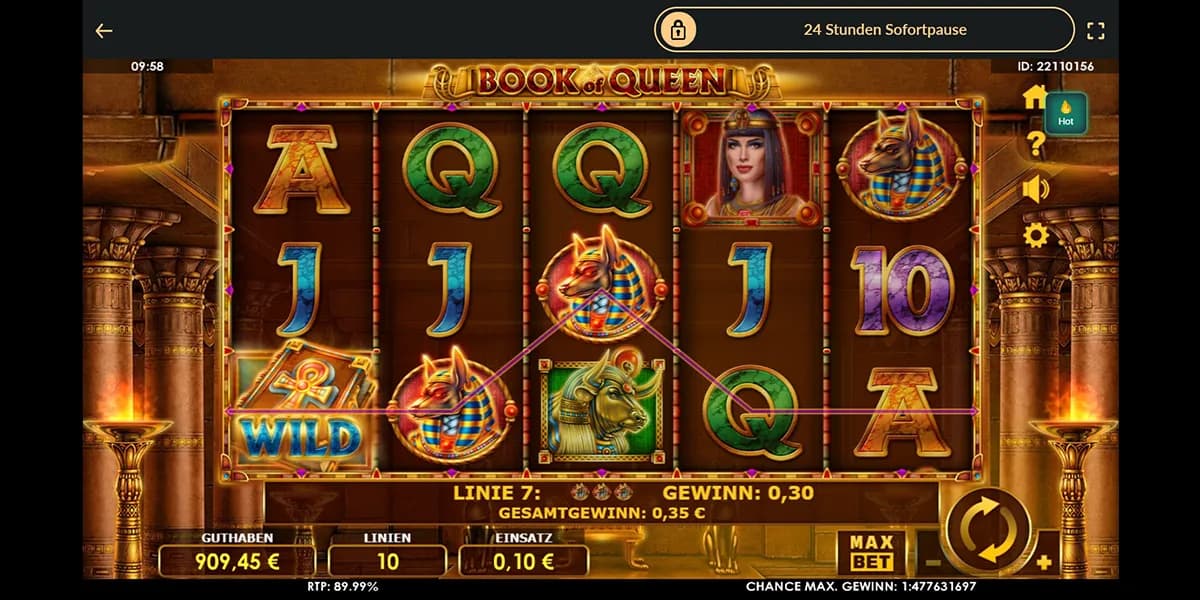Go to the home screen via house icon
The width and height of the screenshot is (1200, 600).
[1035, 97]
